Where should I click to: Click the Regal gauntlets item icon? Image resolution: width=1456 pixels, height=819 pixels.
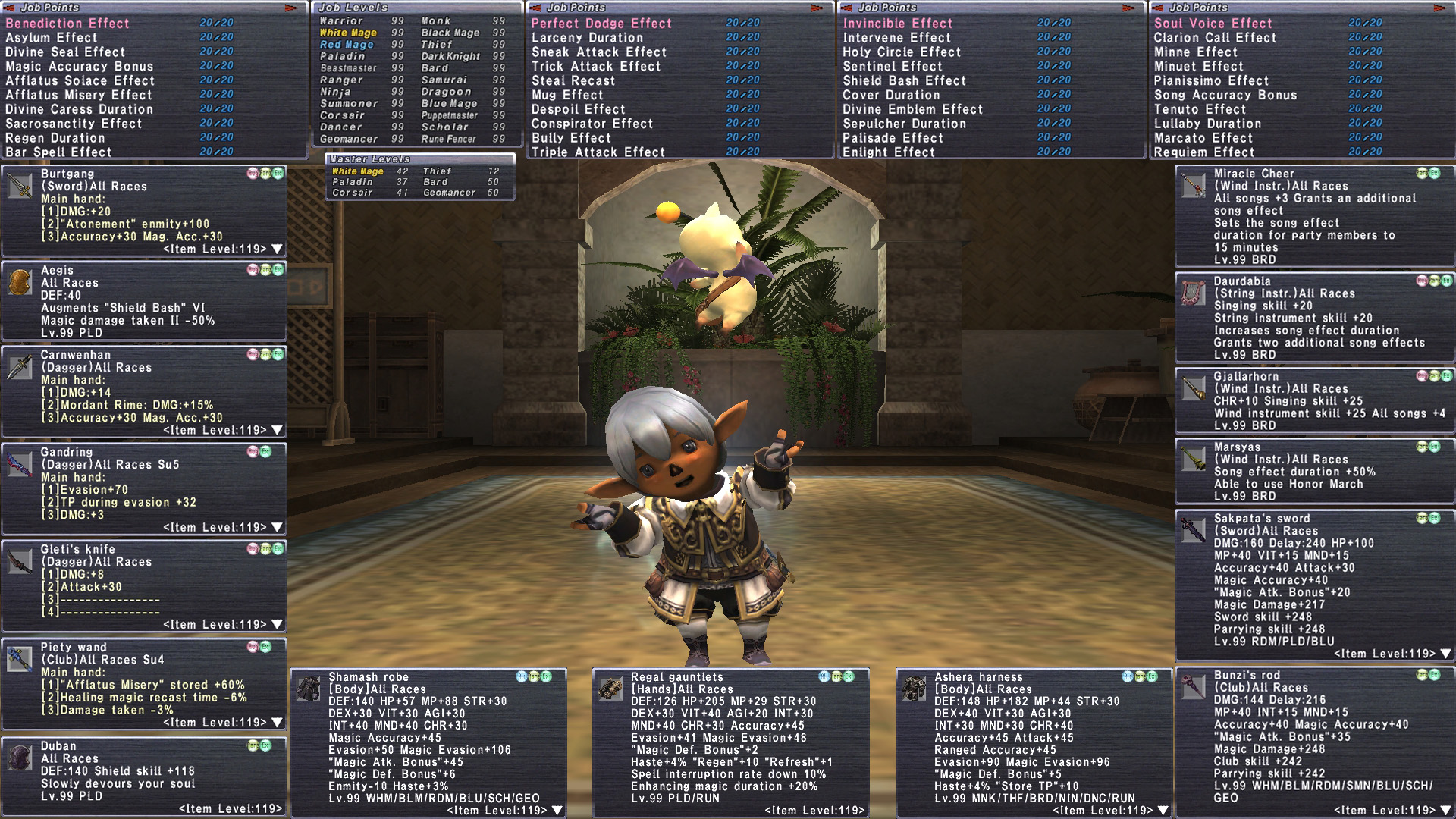pos(610,689)
